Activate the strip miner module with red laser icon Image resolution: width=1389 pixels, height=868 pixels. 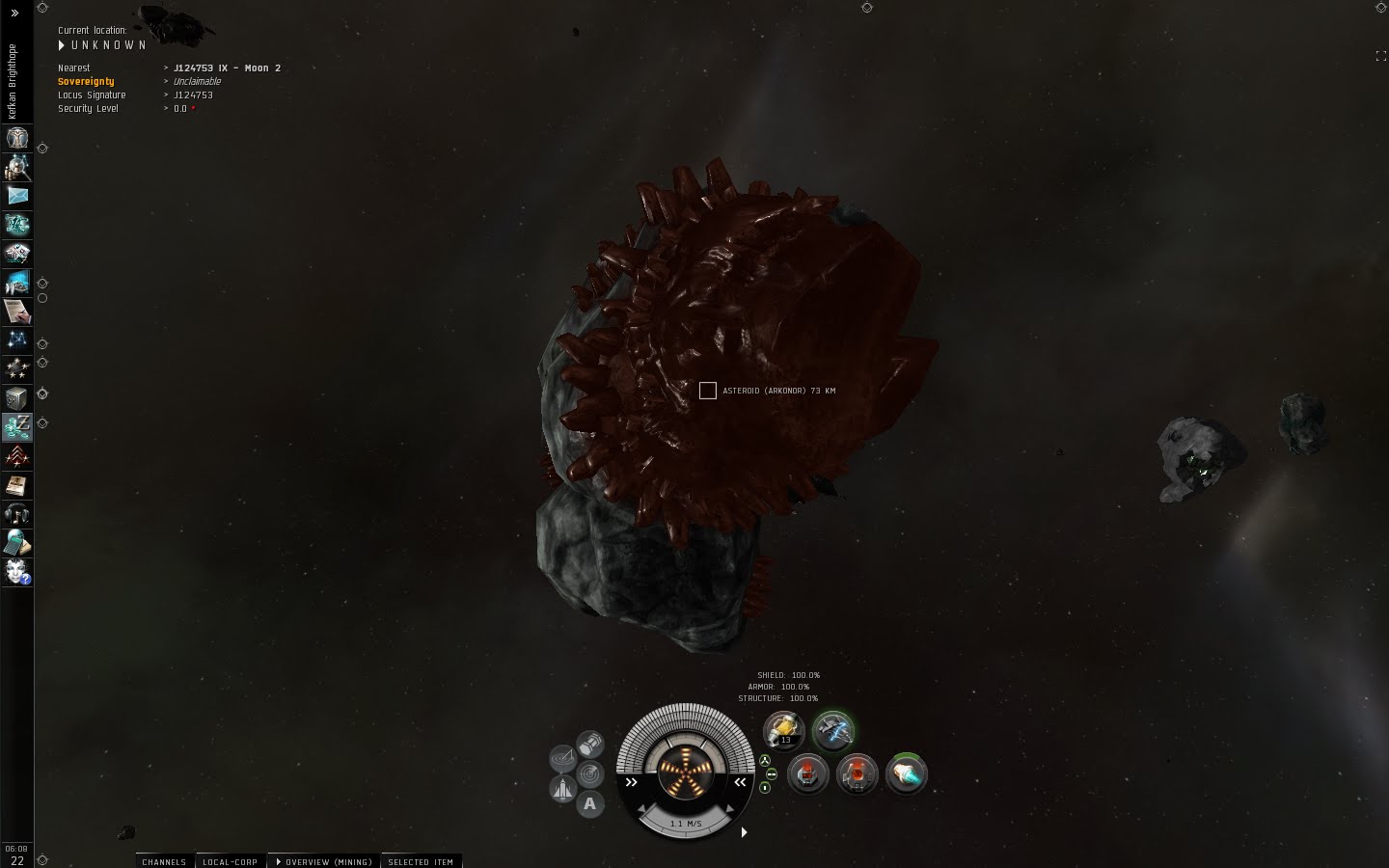tap(807, 774)
